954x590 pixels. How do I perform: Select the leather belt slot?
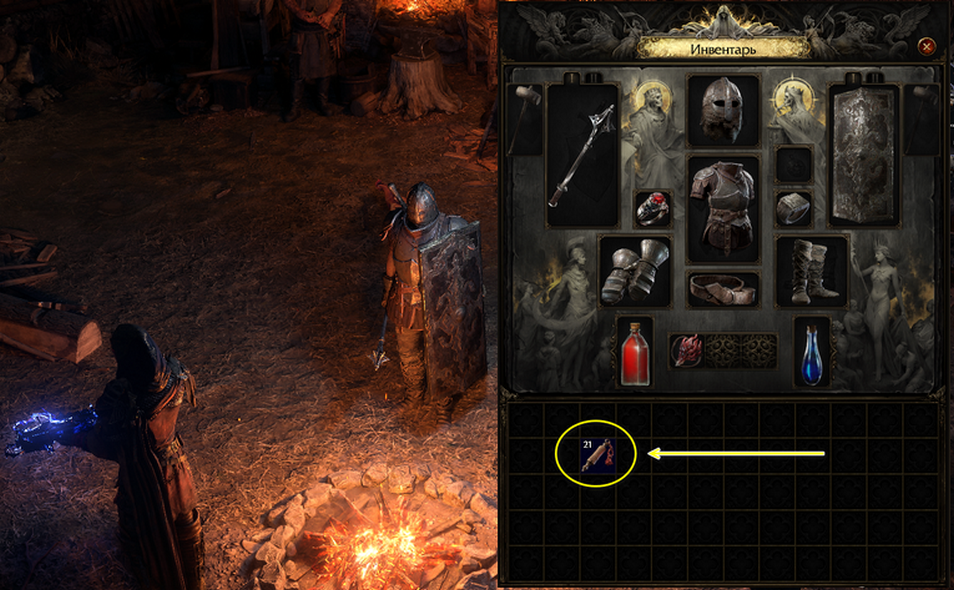point(723,289)
